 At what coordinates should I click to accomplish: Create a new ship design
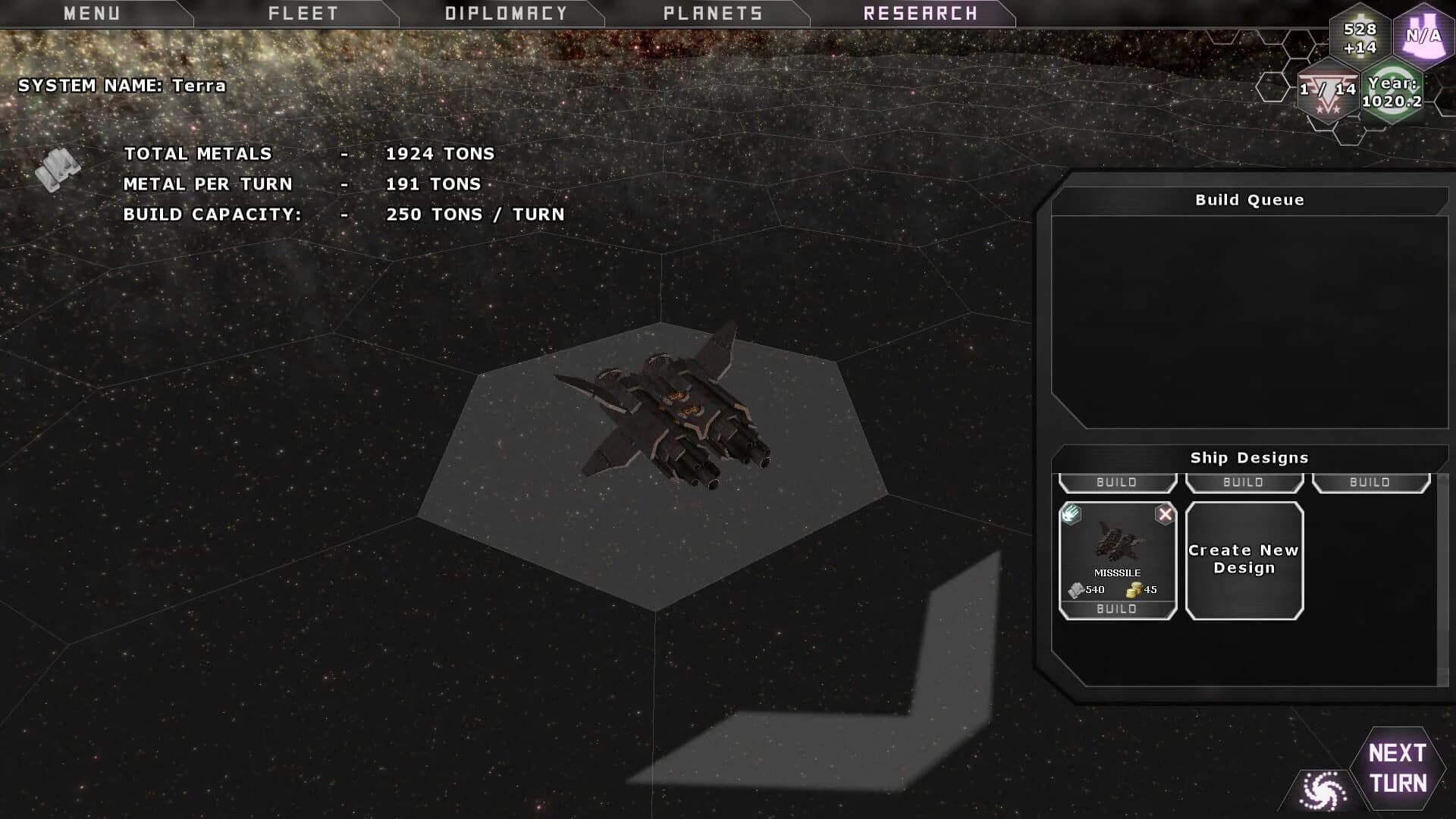click(1244, 560)
